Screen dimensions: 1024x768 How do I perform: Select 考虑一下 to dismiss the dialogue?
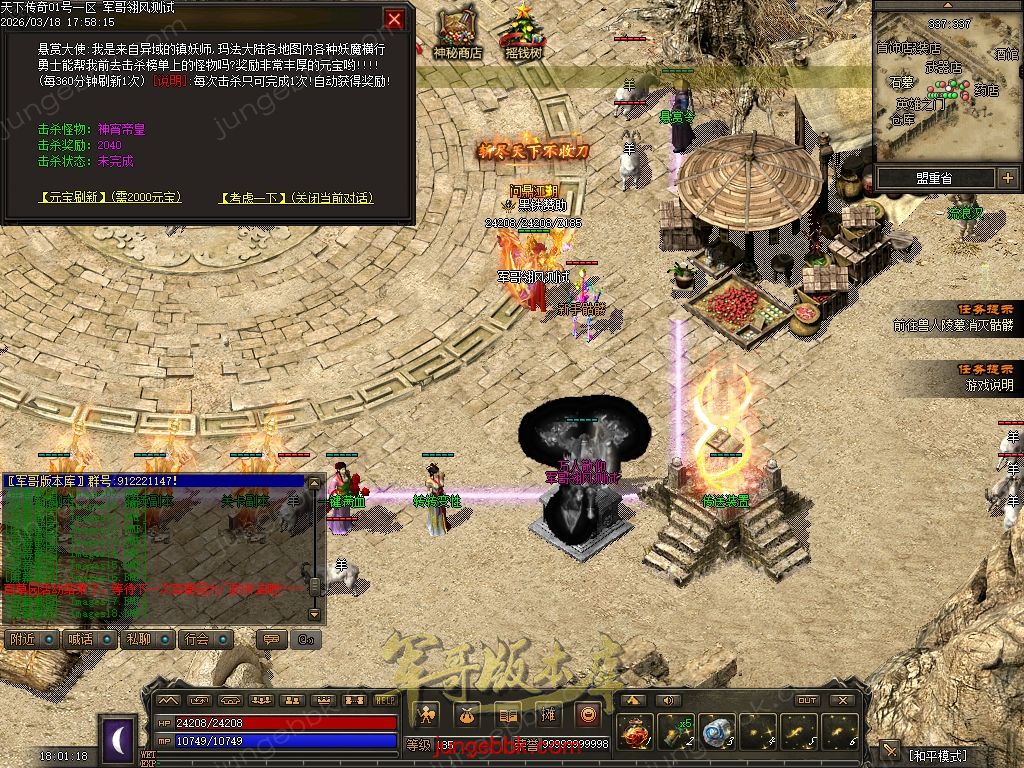click(x=252, y=198)
